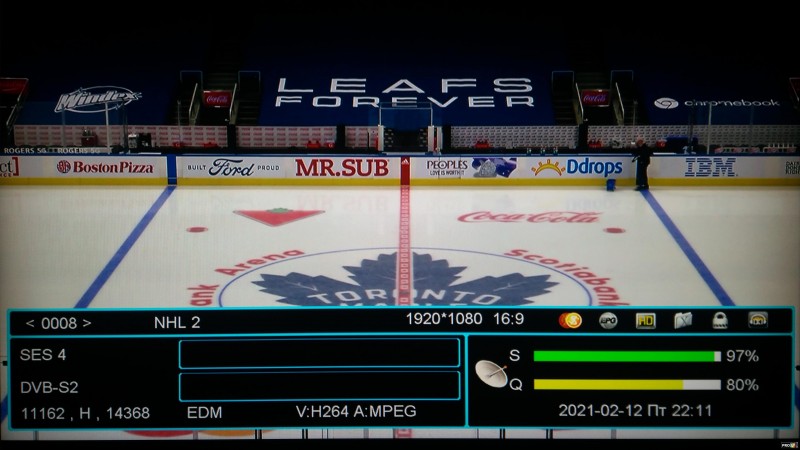Click the teletext page icon
Screen dimensions: 800x450
click(683, 321)
